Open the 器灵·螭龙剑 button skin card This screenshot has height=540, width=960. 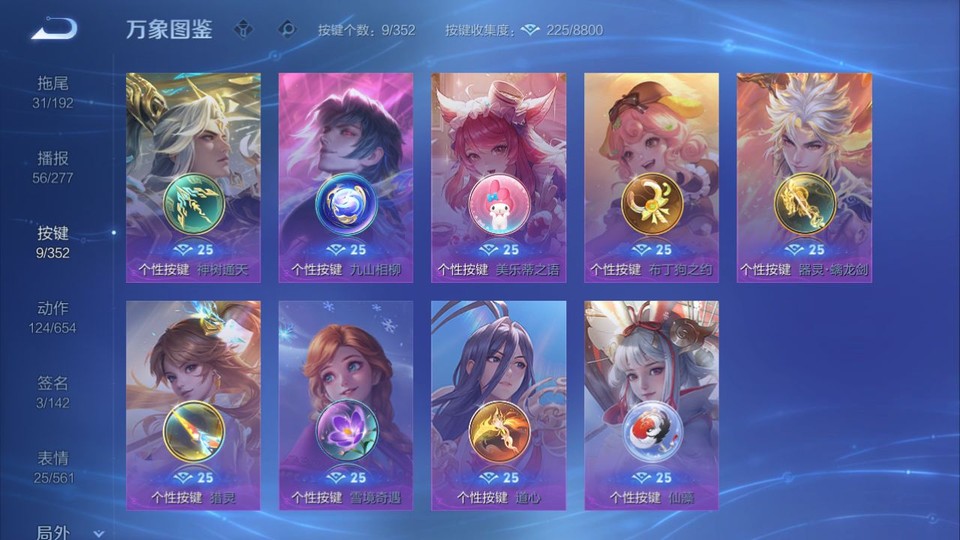804,178
